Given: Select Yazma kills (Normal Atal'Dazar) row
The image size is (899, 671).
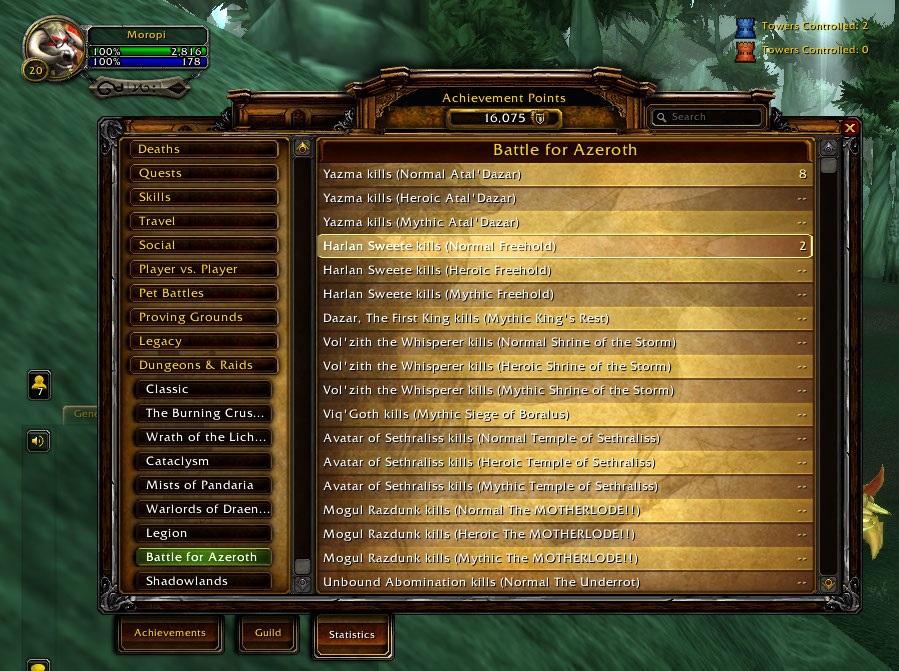Looking at the screenshot, I should coord(565,174).
